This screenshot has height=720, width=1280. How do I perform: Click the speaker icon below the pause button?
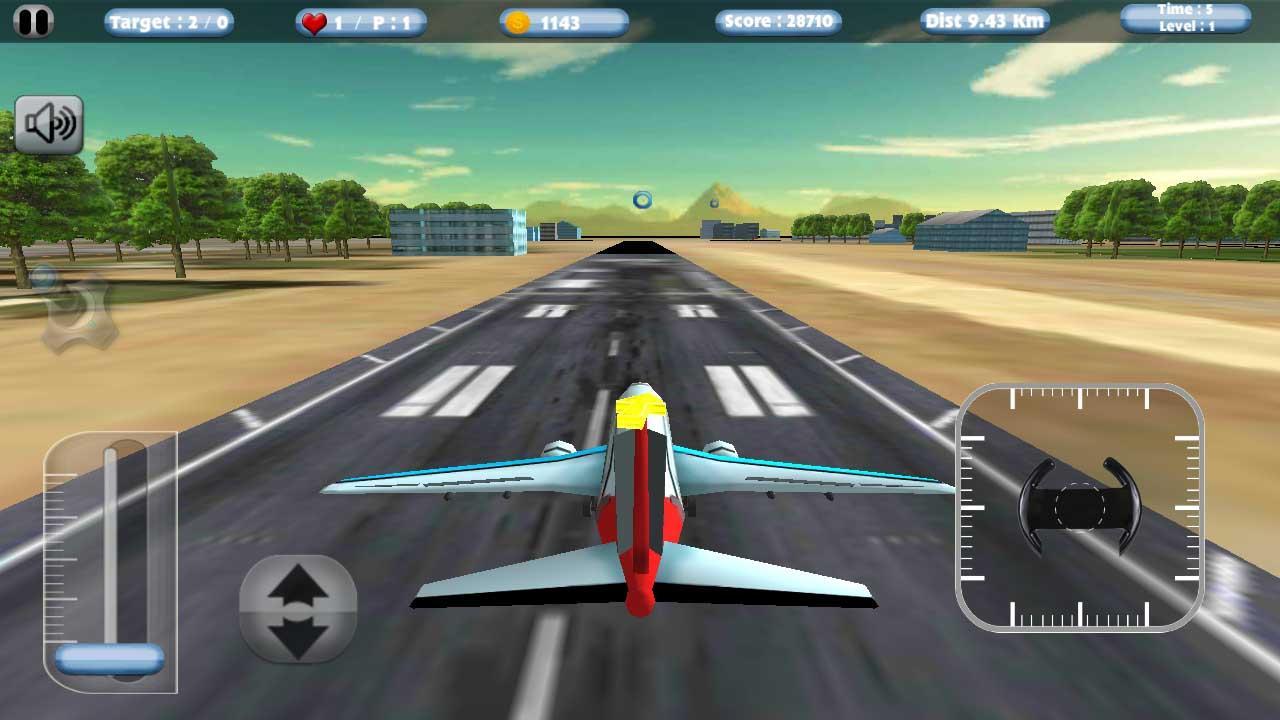point(50,123)
